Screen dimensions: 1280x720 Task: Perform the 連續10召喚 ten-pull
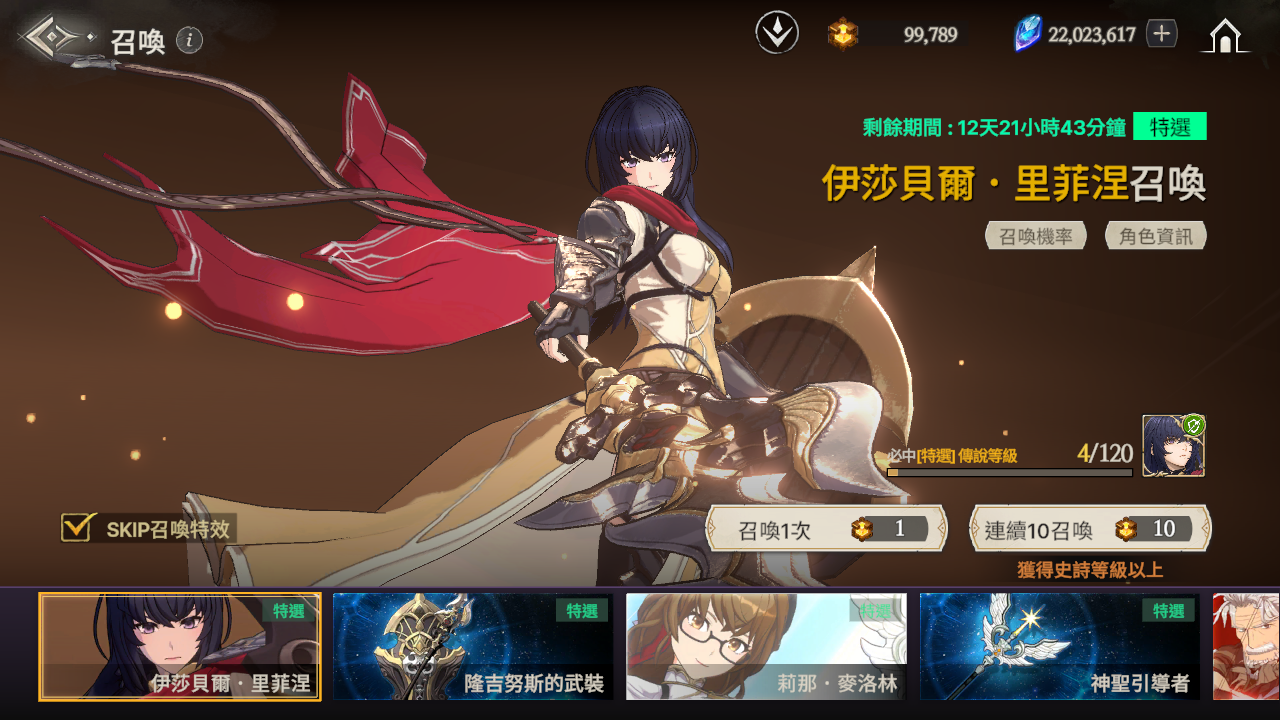point(1090,529)
